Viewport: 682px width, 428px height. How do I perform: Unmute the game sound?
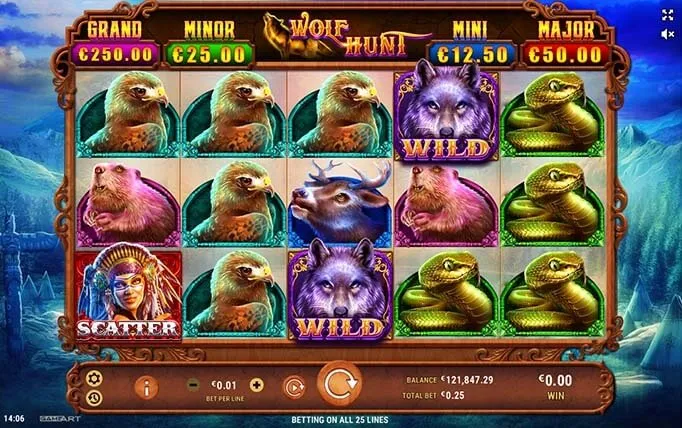(667, 33)
